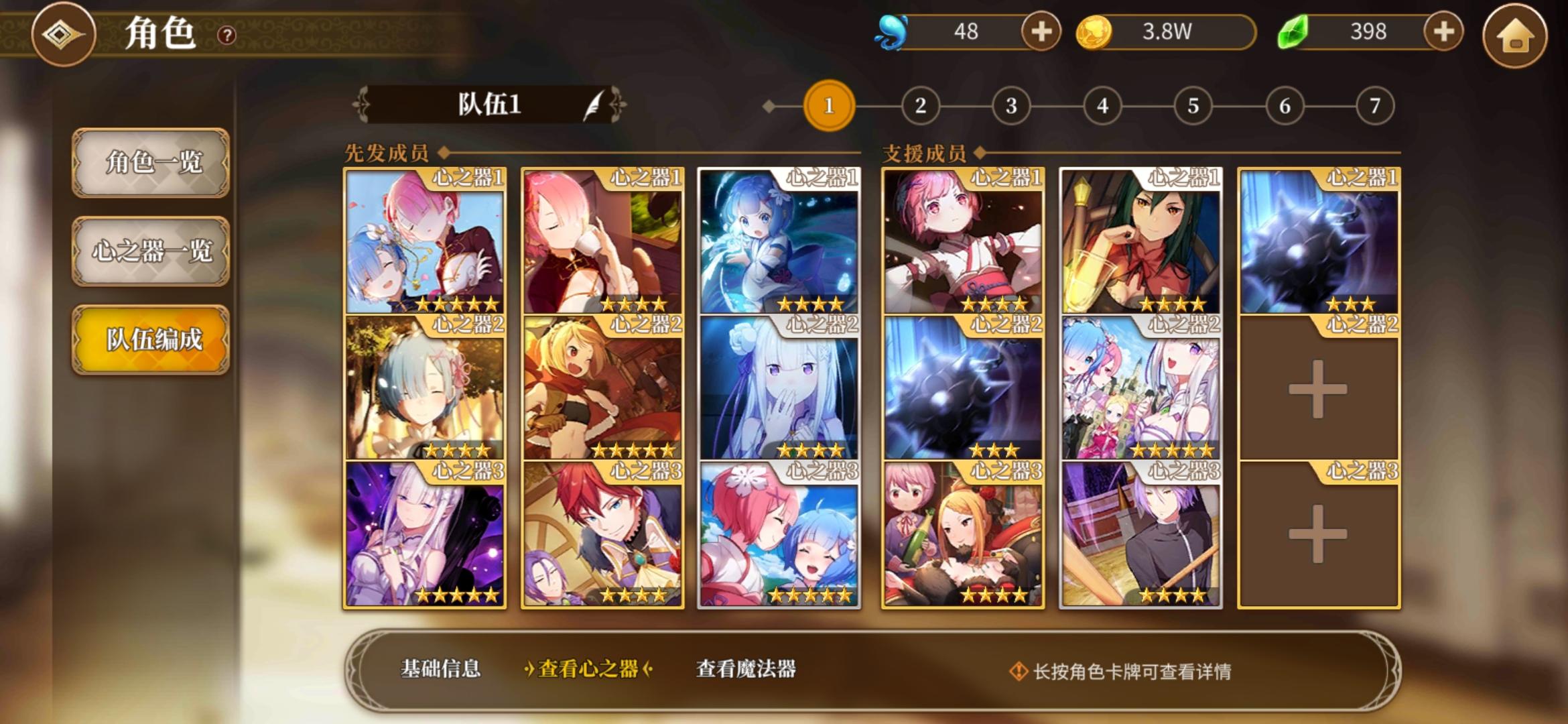Switch to team preset 2
Viewport: 1568px width, 724px height.
point(921,105)
